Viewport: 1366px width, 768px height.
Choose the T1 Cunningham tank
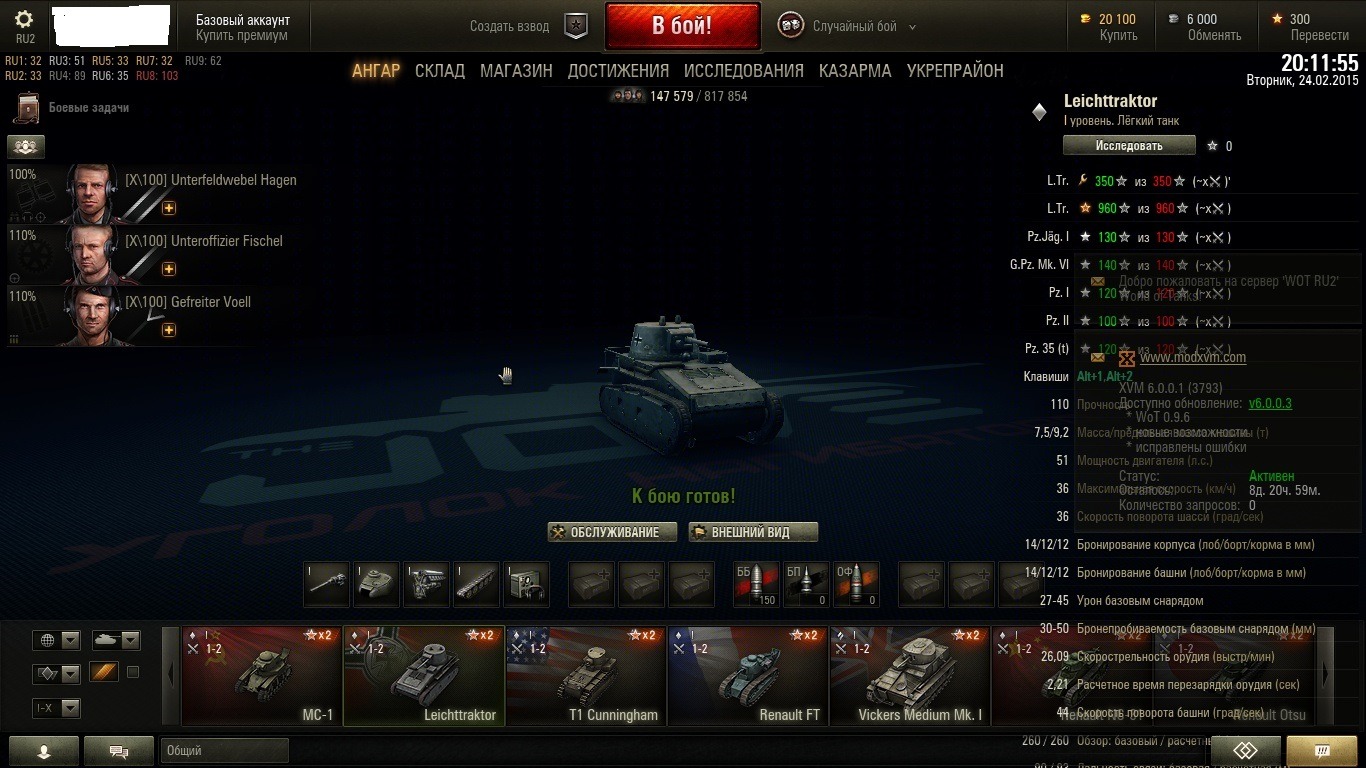[x=586, y=675]
